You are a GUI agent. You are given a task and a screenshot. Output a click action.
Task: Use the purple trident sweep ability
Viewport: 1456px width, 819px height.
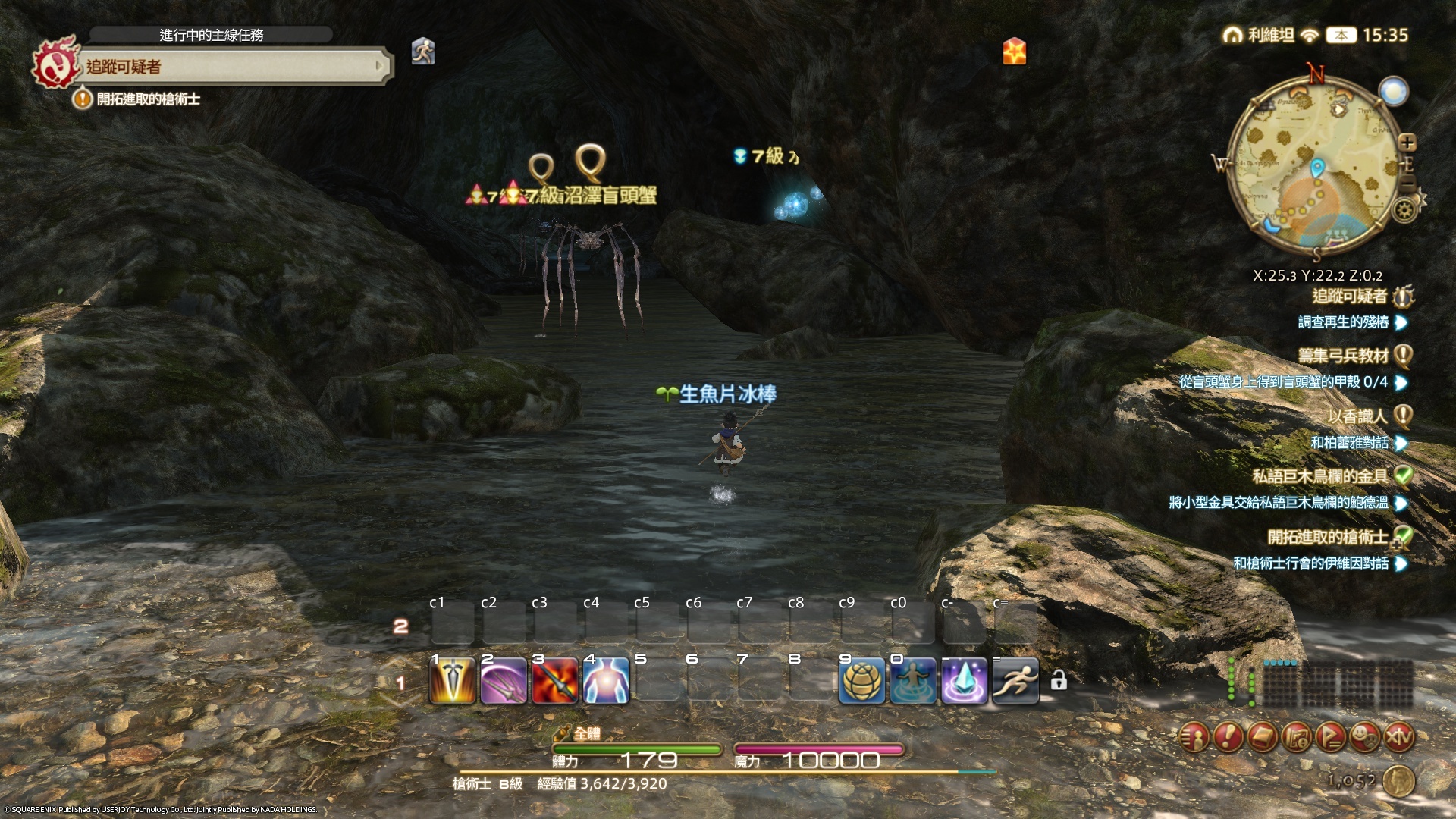pos(504,681)
